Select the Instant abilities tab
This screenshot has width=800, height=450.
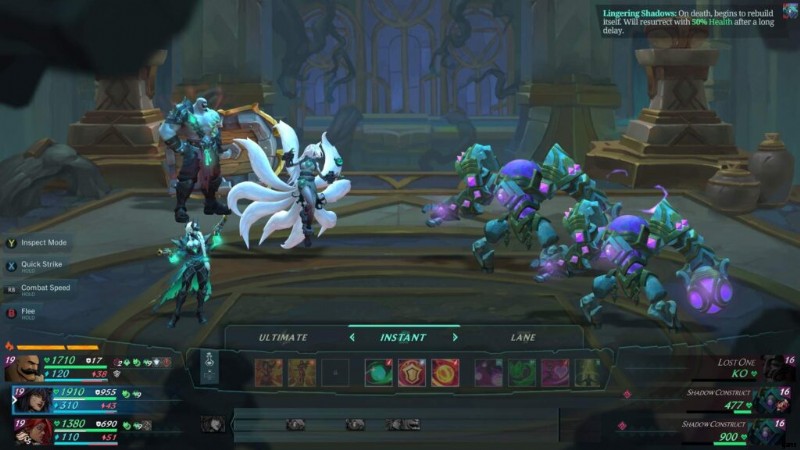[x=403, y=338]
